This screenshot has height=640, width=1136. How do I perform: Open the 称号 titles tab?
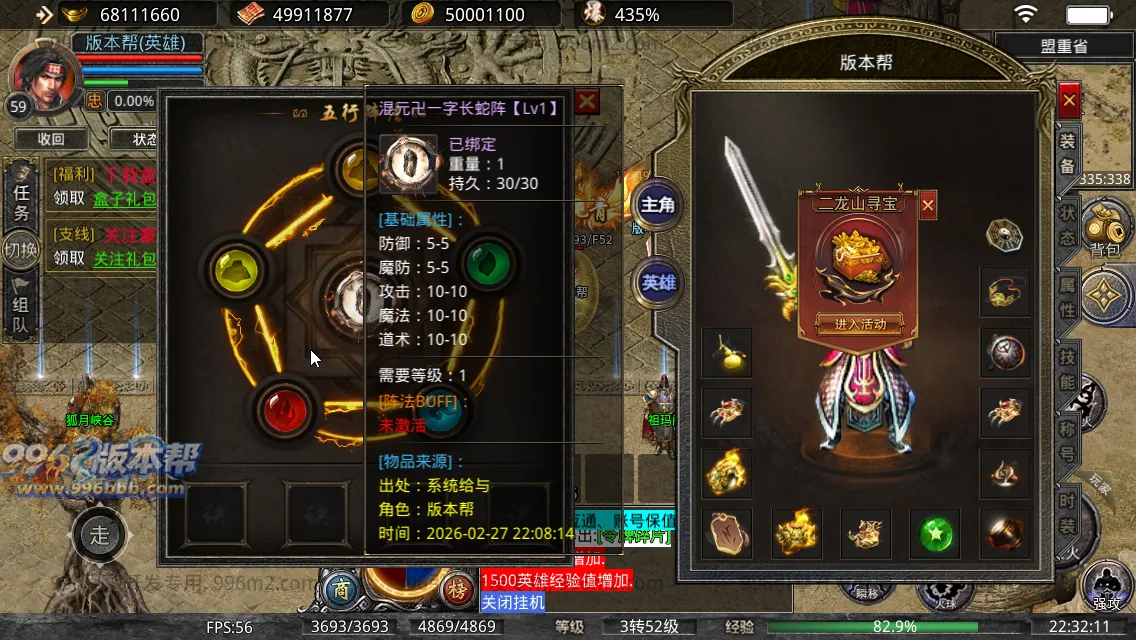1068,441
